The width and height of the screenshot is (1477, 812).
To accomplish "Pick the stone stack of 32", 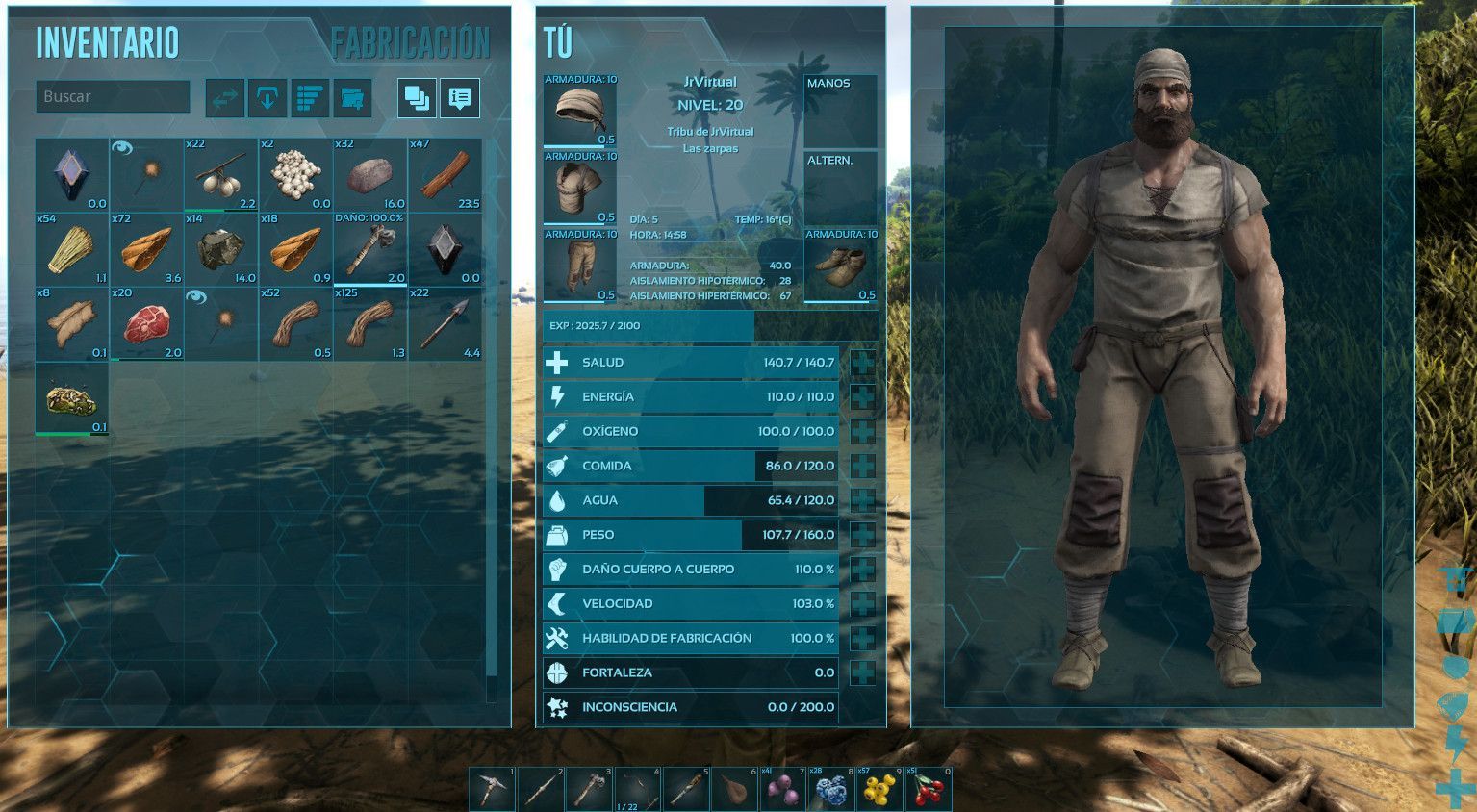I will point(370,175).
